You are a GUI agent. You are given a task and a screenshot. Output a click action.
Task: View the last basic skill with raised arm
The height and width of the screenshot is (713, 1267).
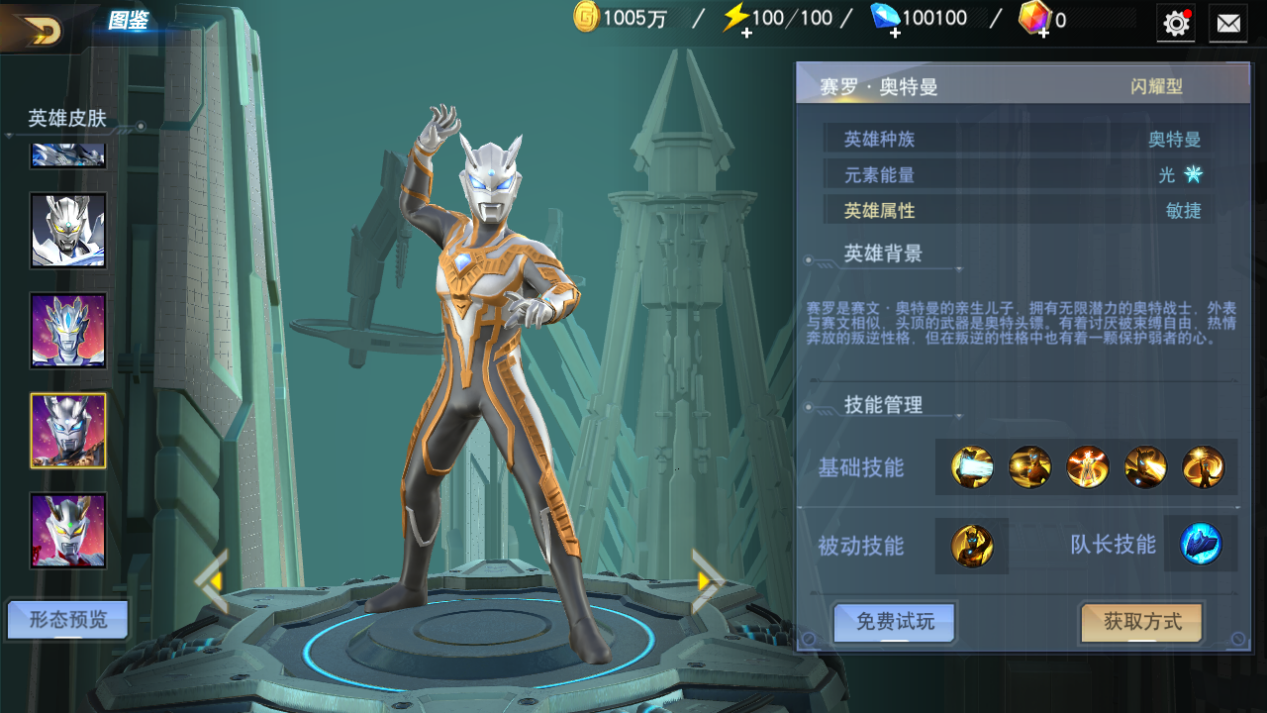click(x=1203, y=467)
